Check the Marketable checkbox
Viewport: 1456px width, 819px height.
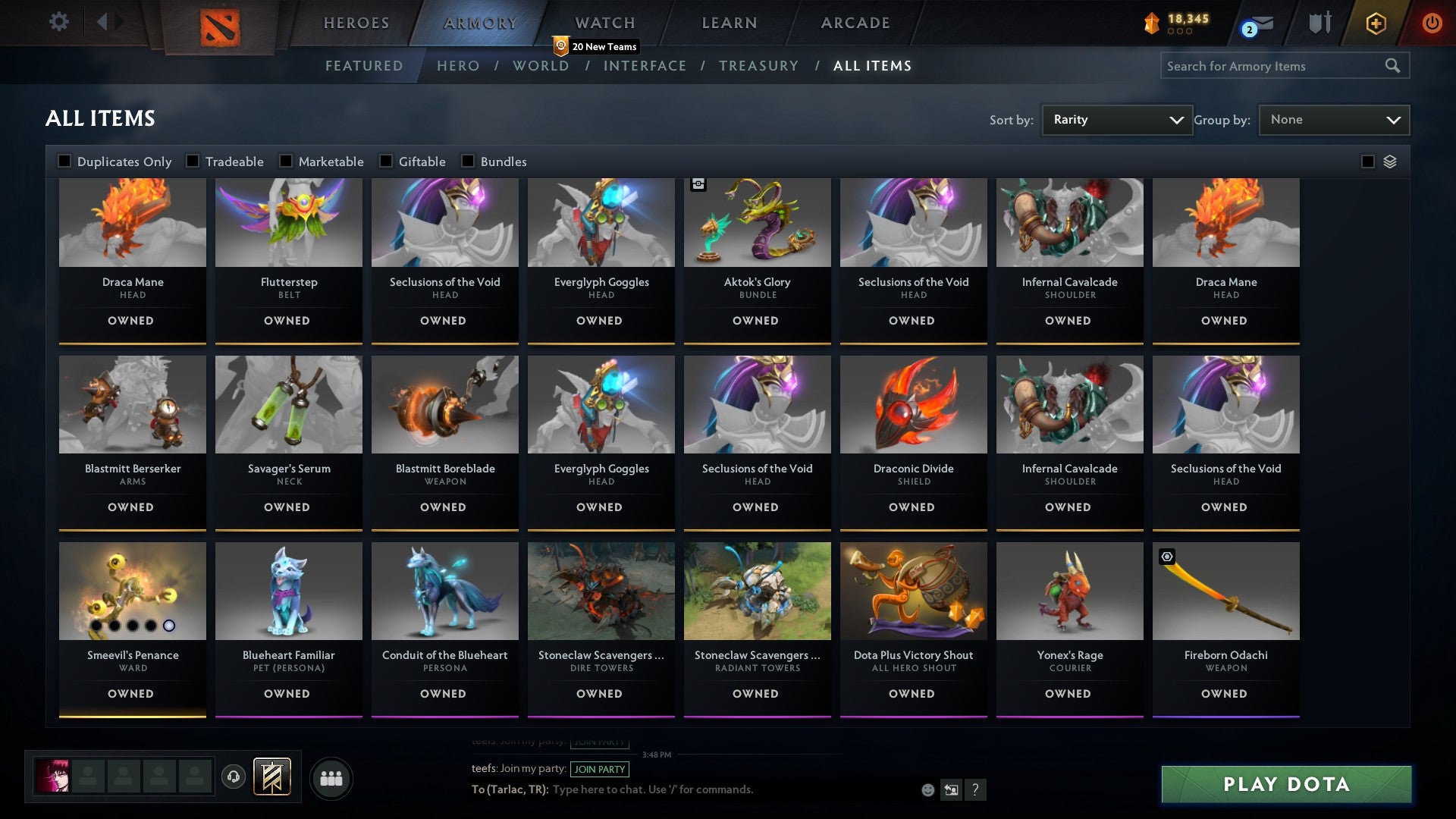point(286,161)
